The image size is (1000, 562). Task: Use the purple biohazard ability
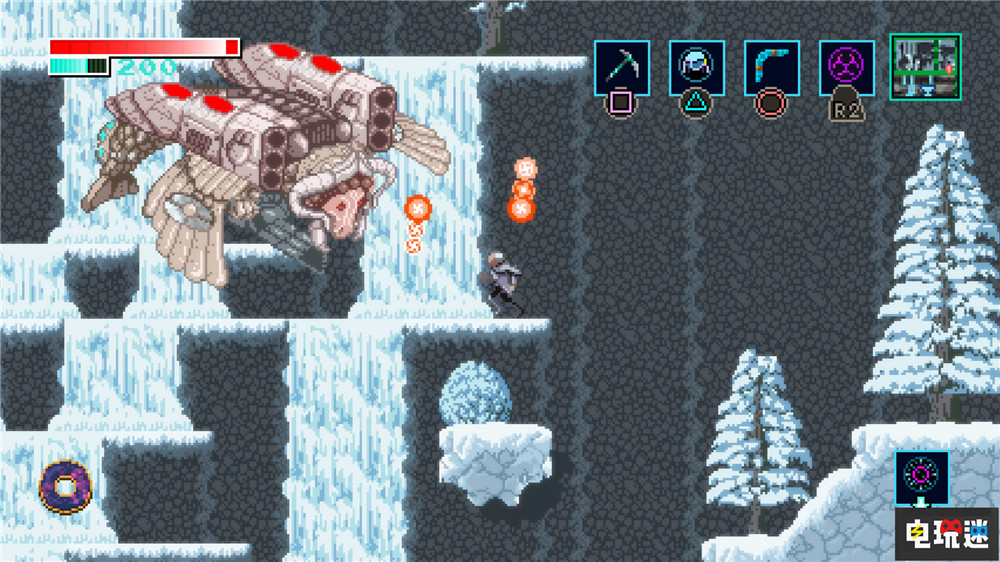846,68
